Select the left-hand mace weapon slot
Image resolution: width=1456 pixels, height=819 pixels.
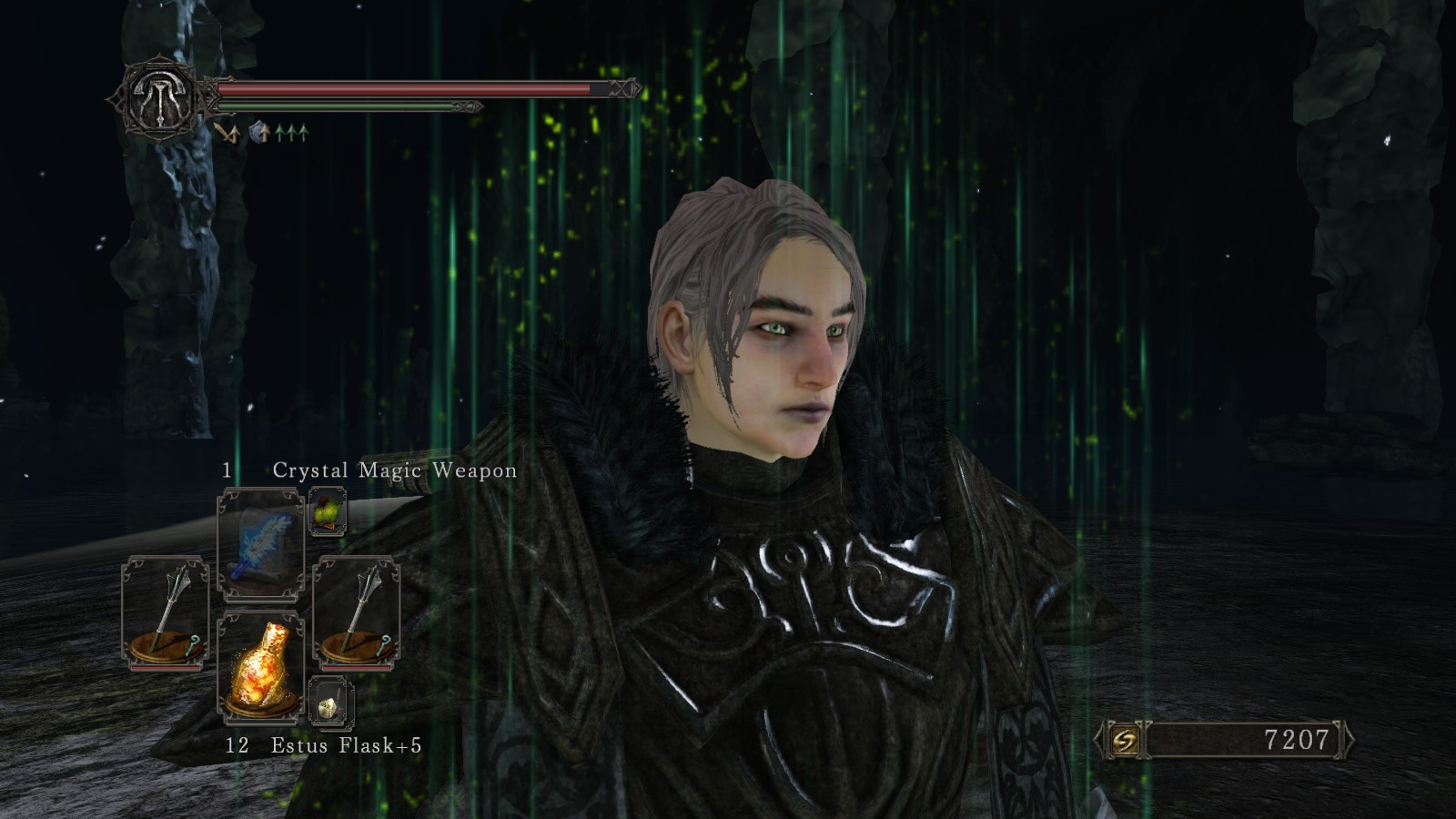[x=165, y=612]
